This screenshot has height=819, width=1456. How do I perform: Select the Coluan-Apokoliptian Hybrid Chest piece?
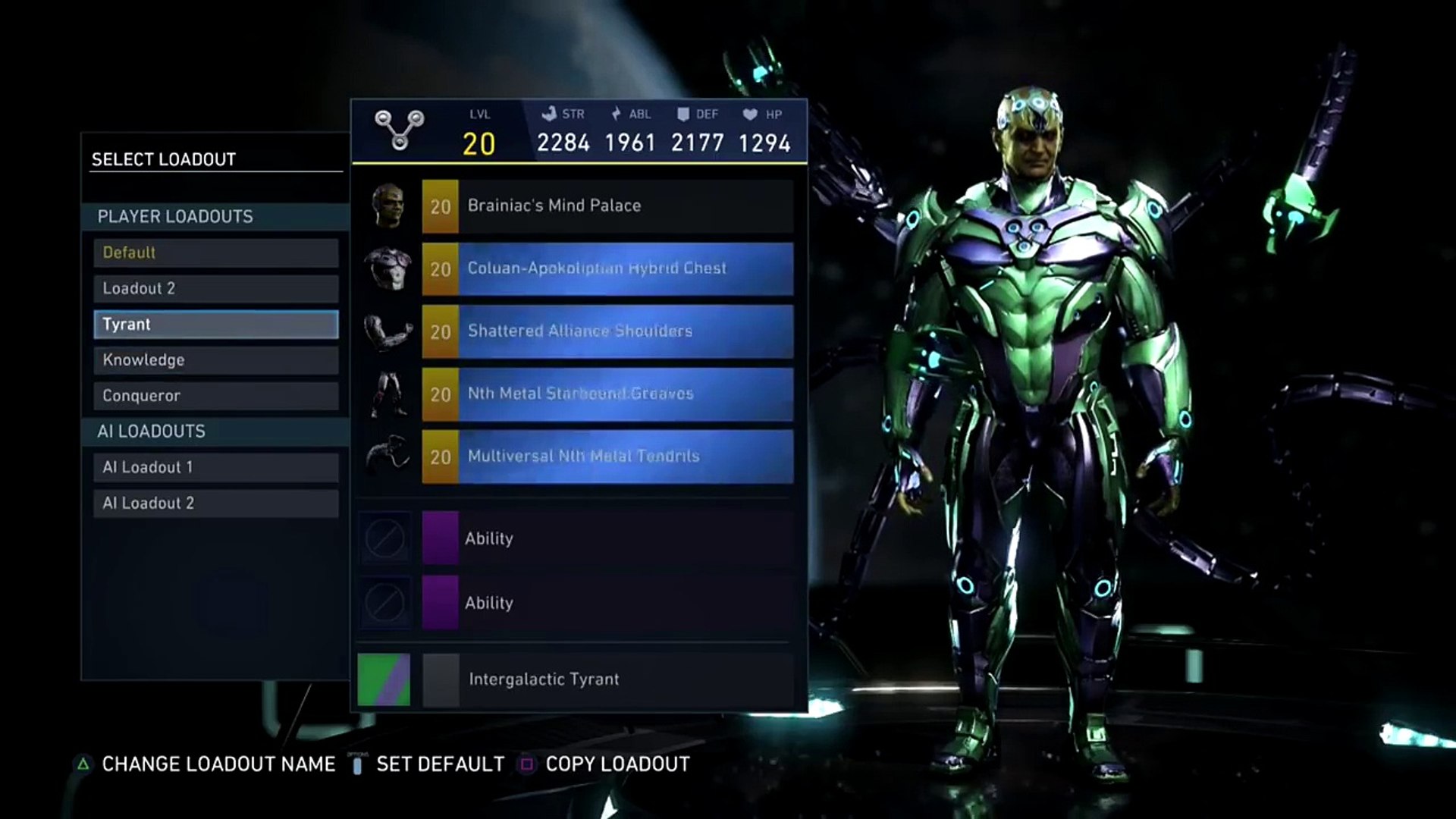tap(607, 268)
